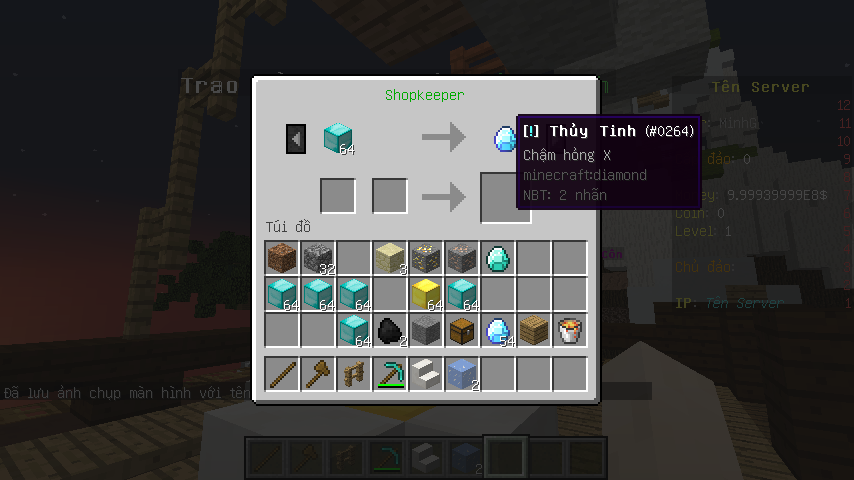The height and width of the screenshot is (480, 854).
Task: Select the diamond block trade cost stack
Action: click(338, 138)
